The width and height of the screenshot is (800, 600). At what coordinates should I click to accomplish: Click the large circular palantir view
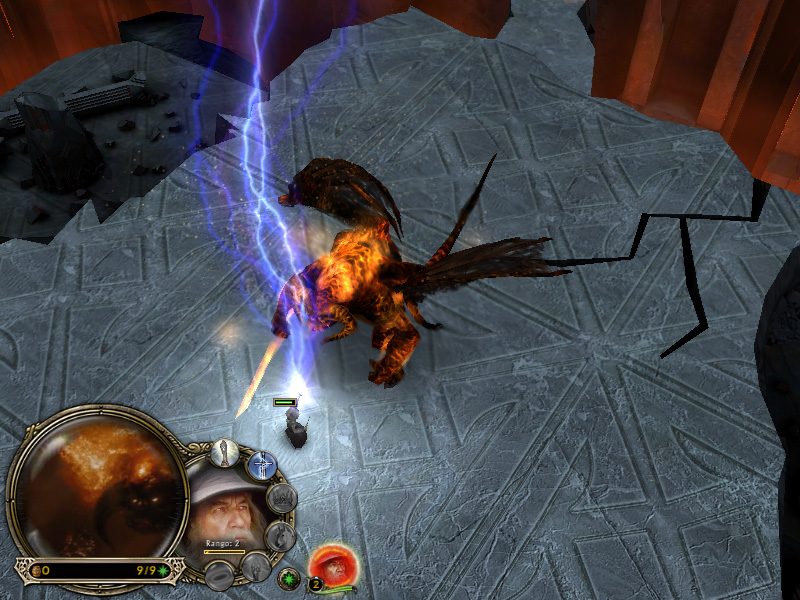click(x=97, y=487)
